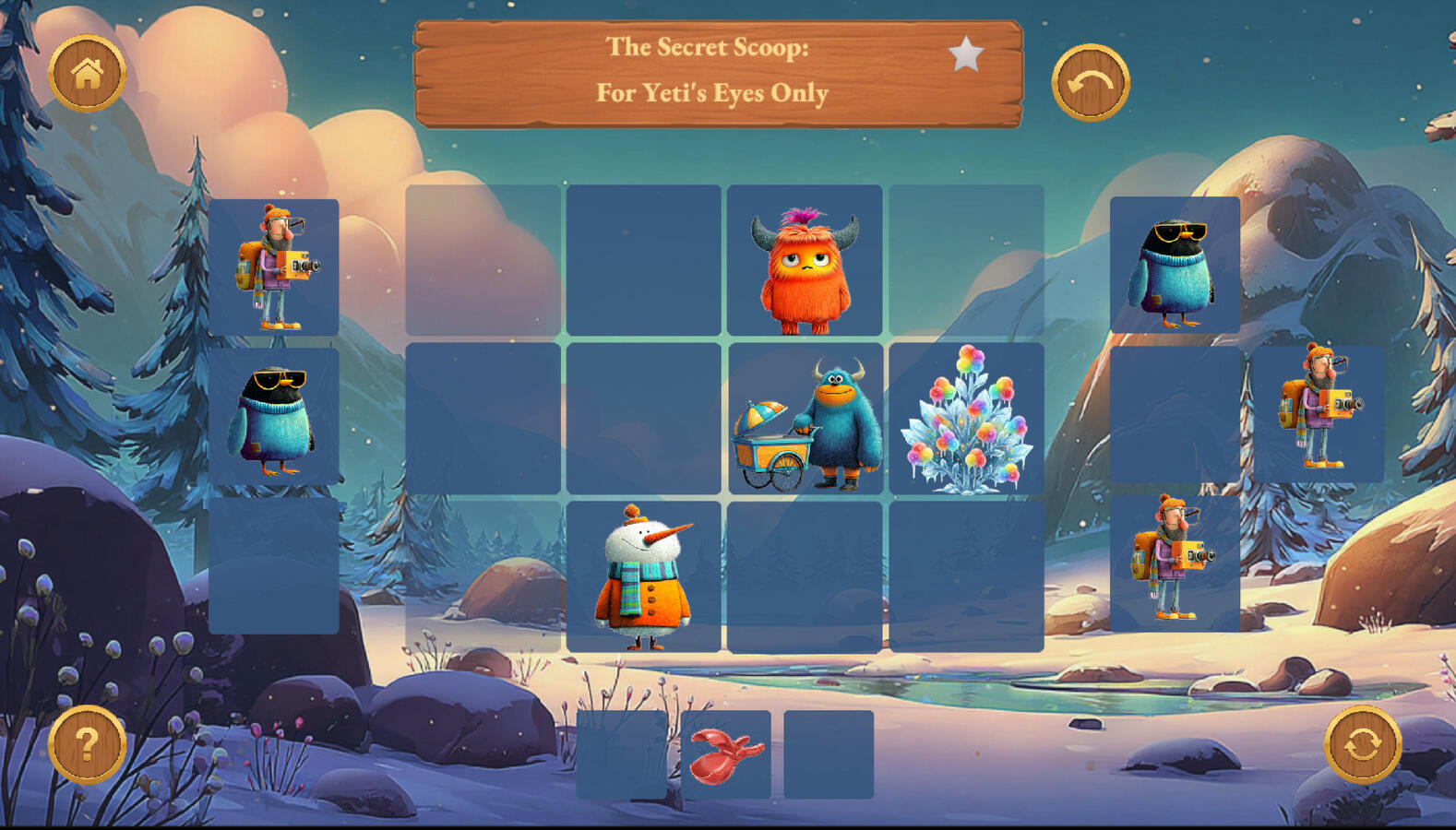Click the star on the title banner

click(x=965, y=54)
